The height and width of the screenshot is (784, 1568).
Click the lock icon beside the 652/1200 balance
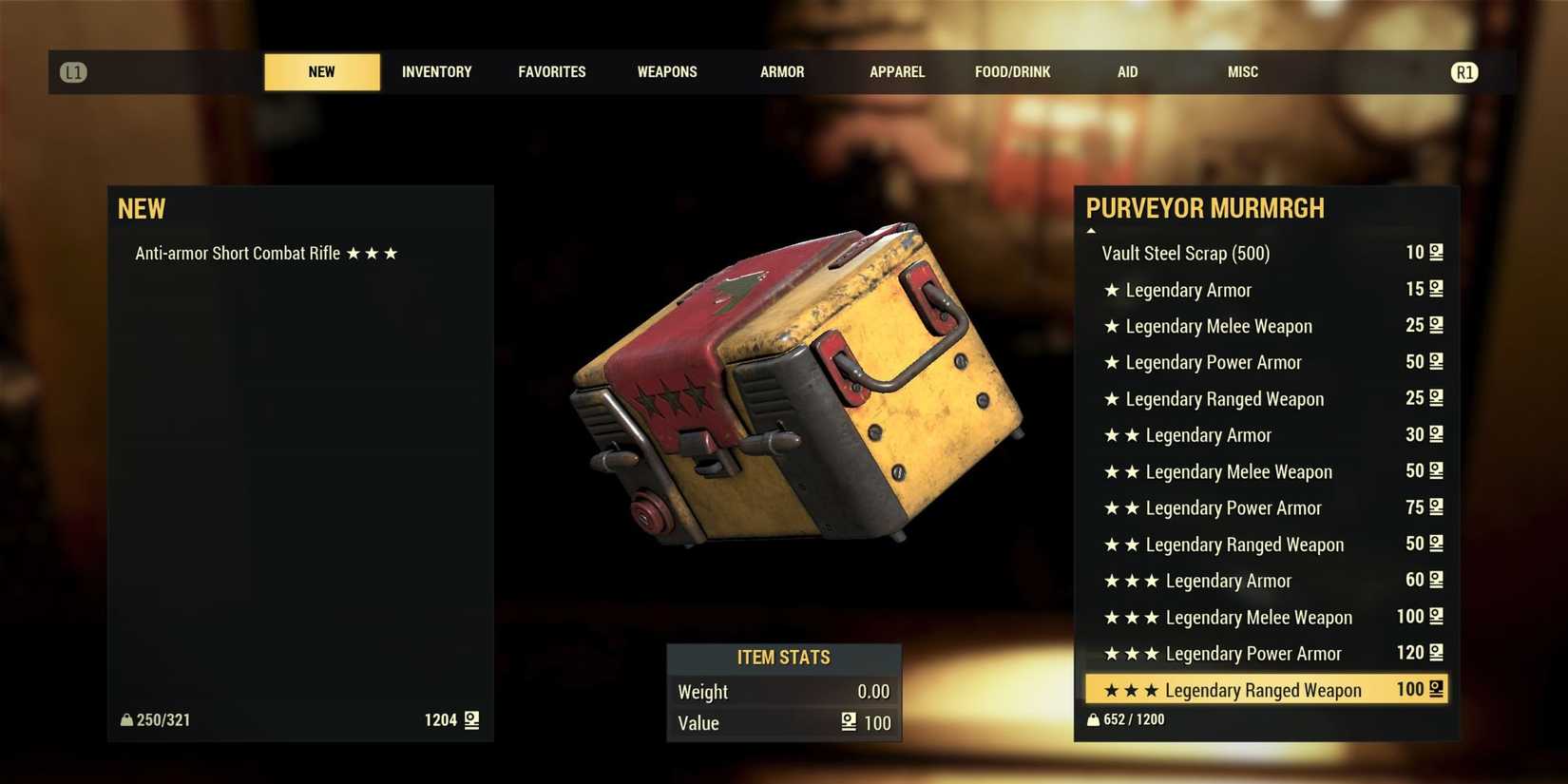pos(1092,719)
